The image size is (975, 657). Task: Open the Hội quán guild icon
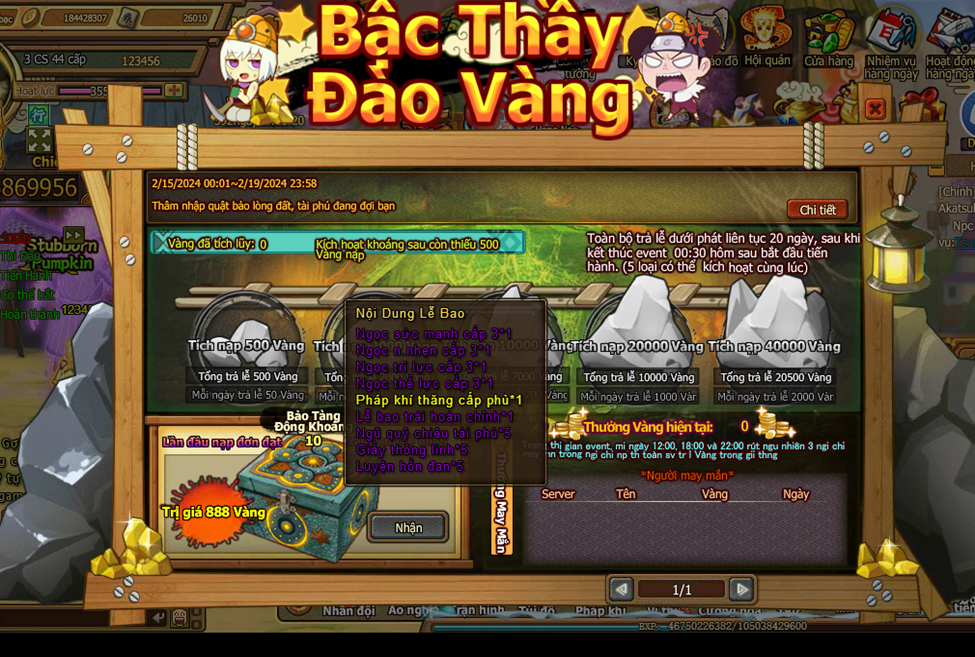point(766,35)
